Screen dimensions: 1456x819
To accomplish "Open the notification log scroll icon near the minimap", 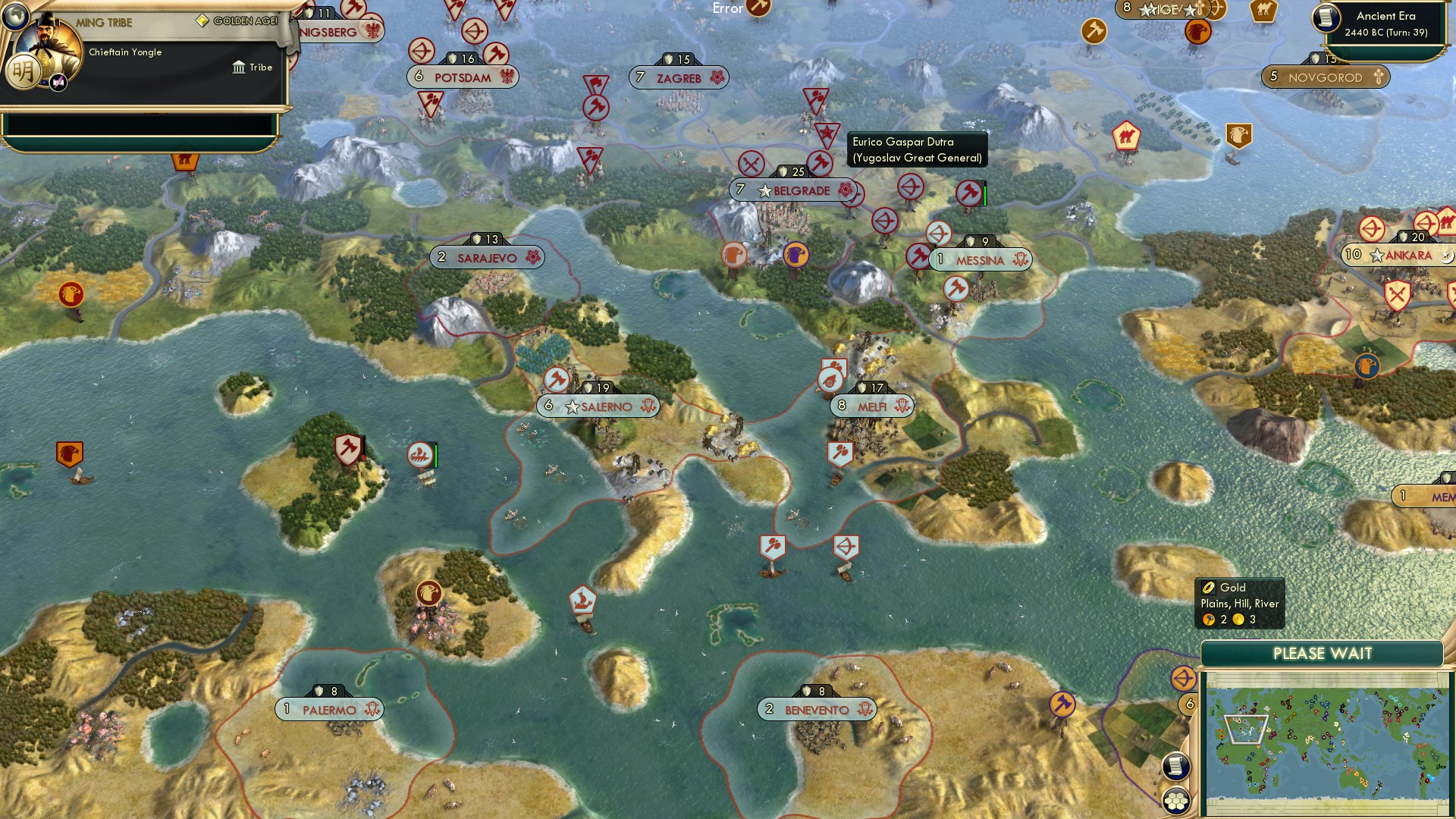I will click(1175, 765).
